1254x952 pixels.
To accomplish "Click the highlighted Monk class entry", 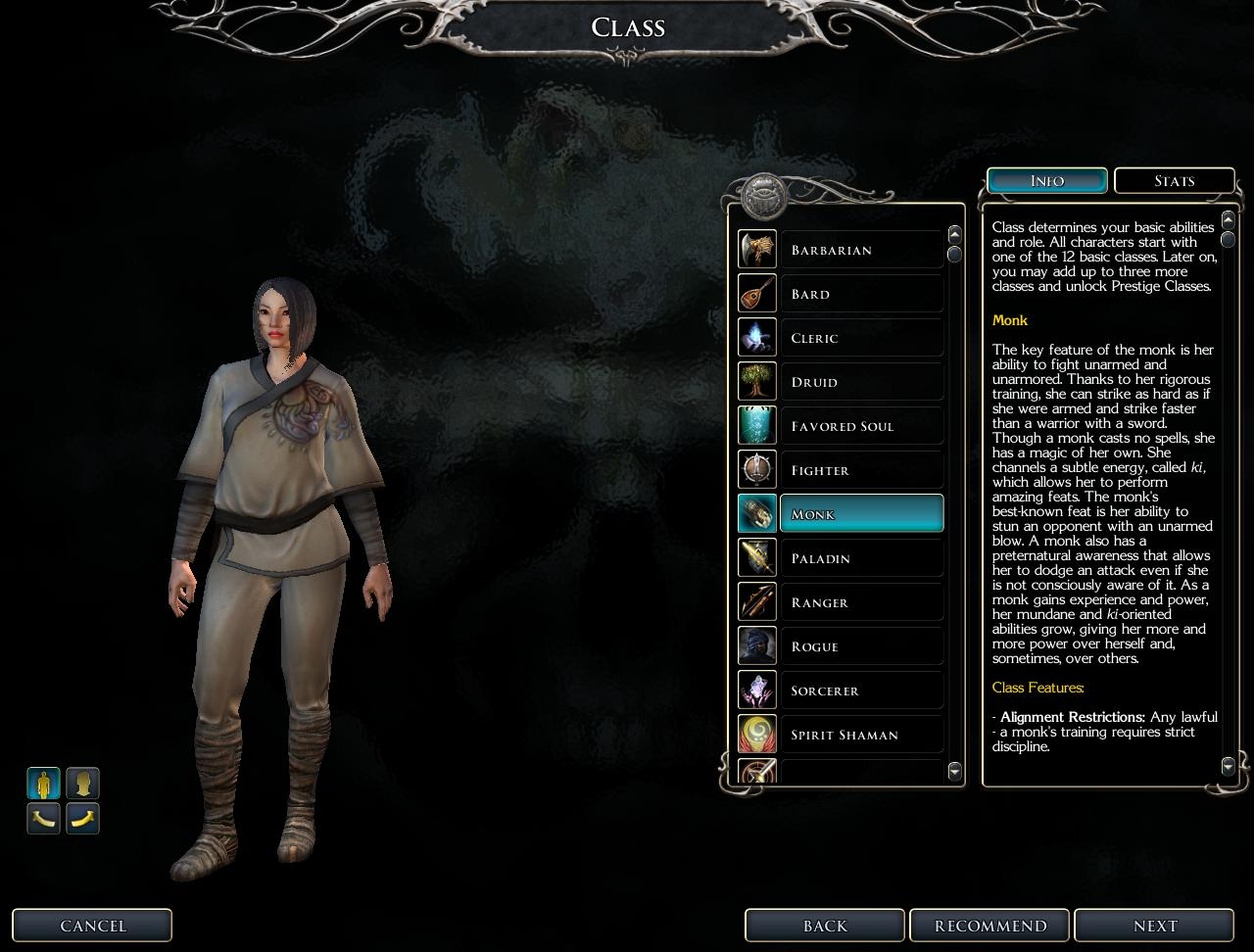I will tap(861, 514).
